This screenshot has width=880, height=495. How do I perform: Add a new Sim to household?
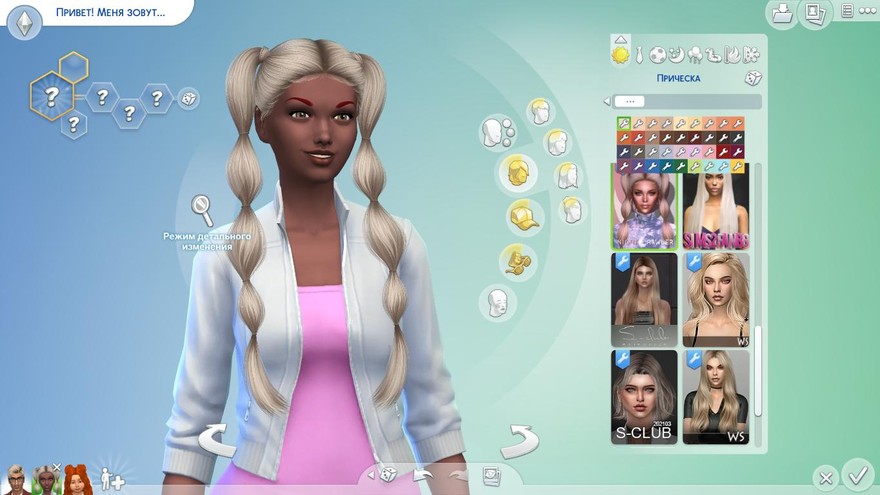tap(111, 479)
